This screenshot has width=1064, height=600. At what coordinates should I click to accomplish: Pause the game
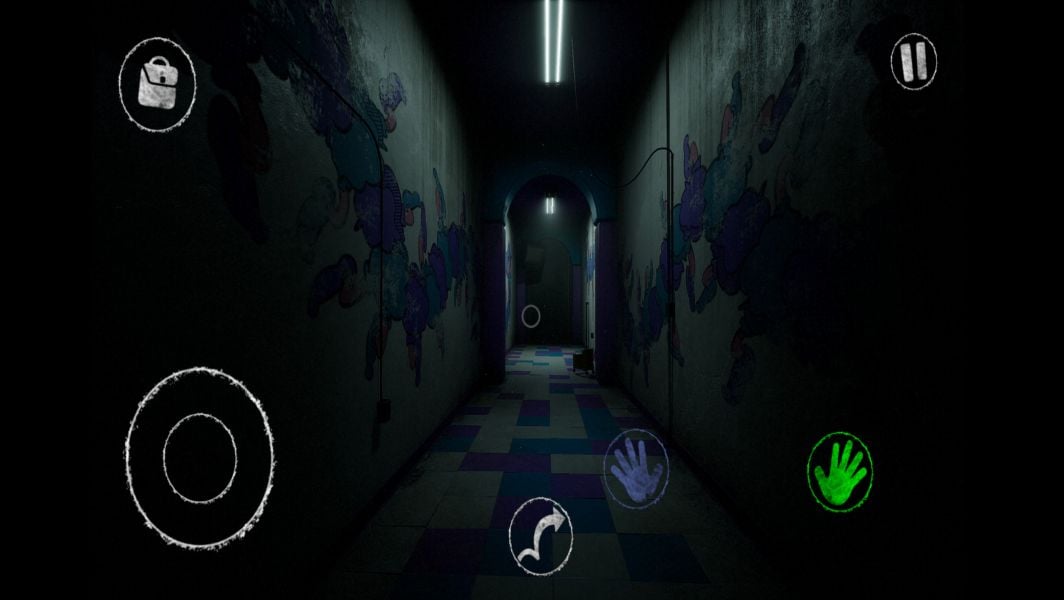click(913, 62)
